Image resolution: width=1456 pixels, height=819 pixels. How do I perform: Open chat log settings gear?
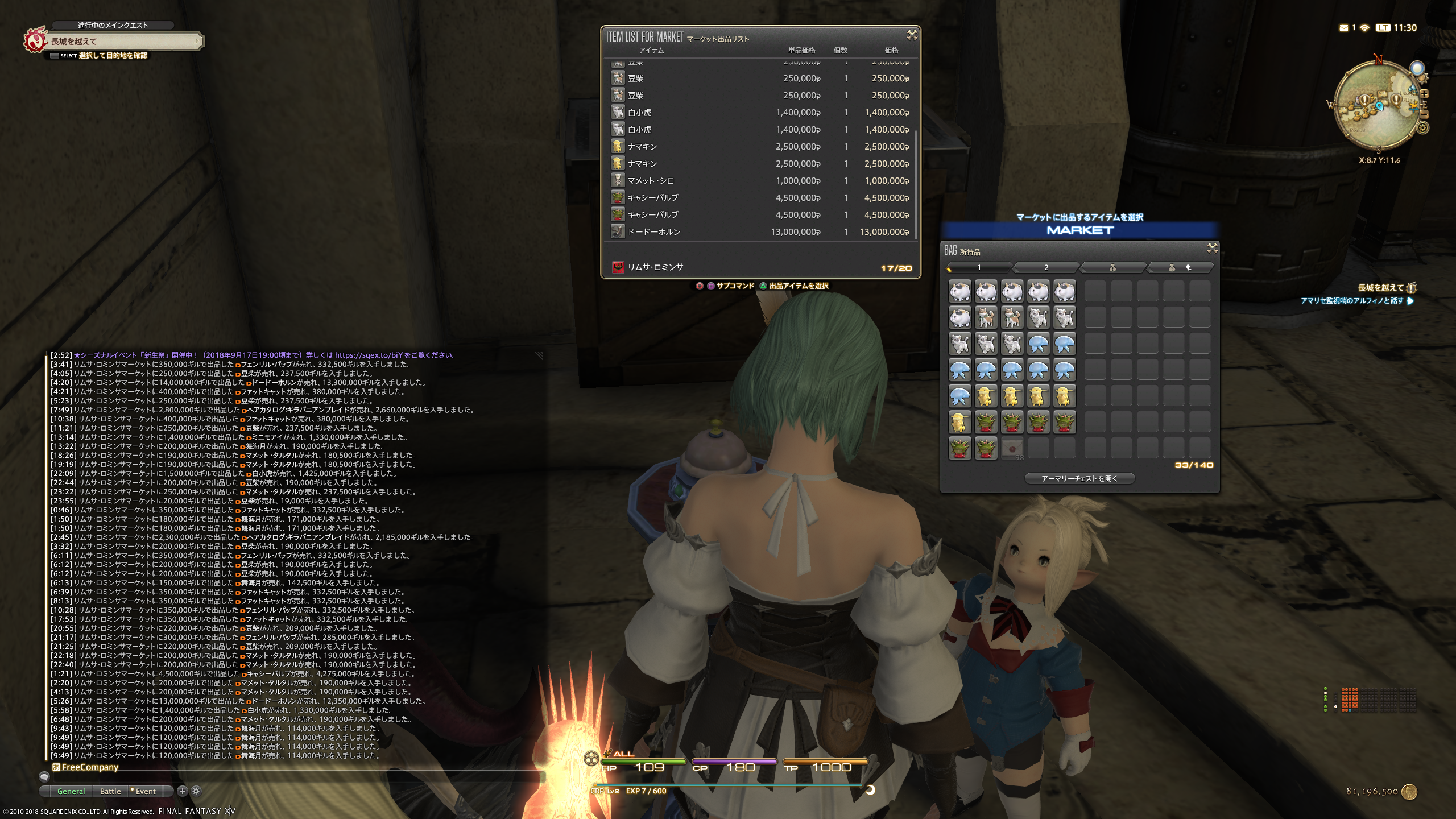pos(196,791)
